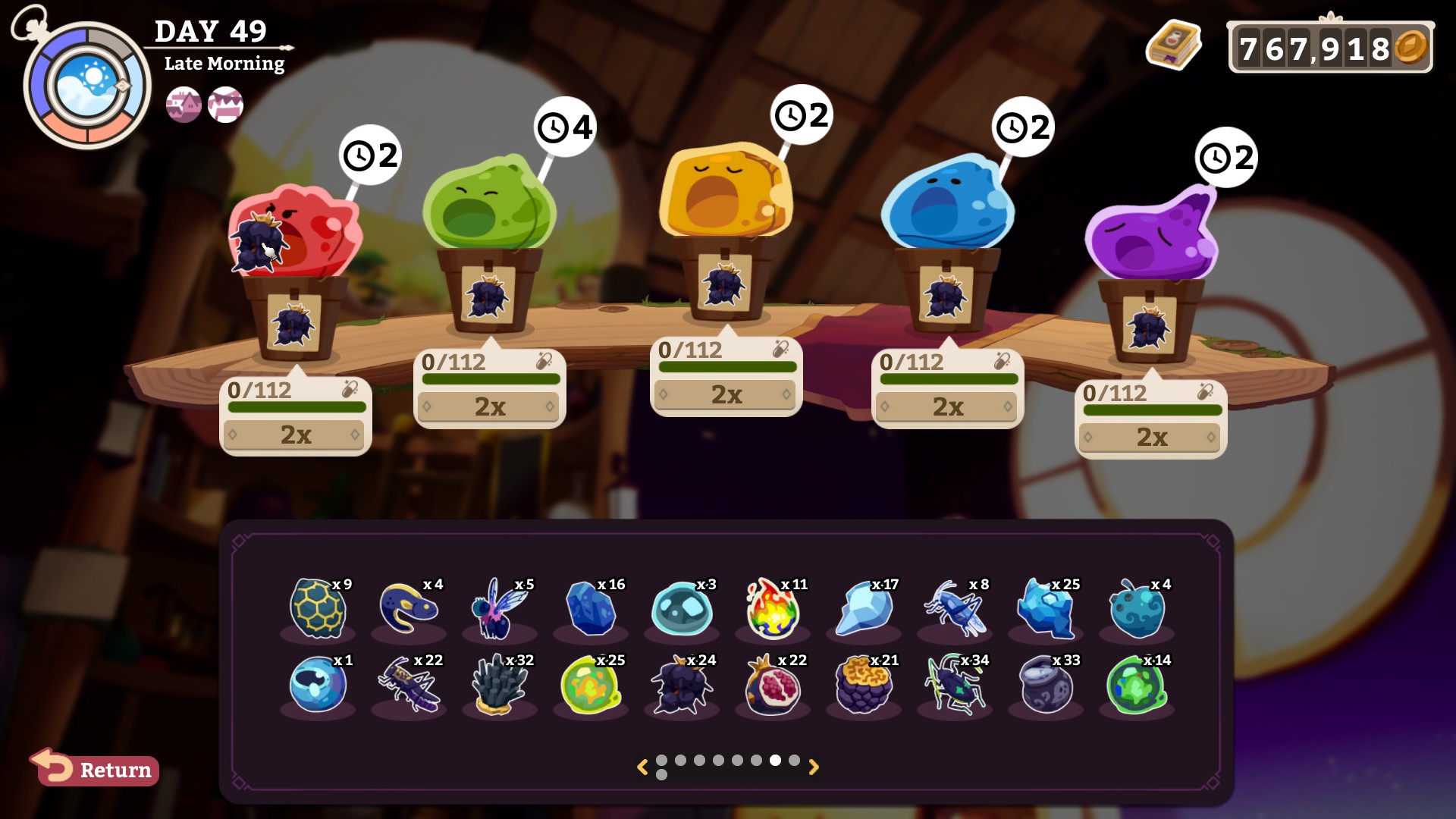Select the black coral ingredient x32

point(499,686)
